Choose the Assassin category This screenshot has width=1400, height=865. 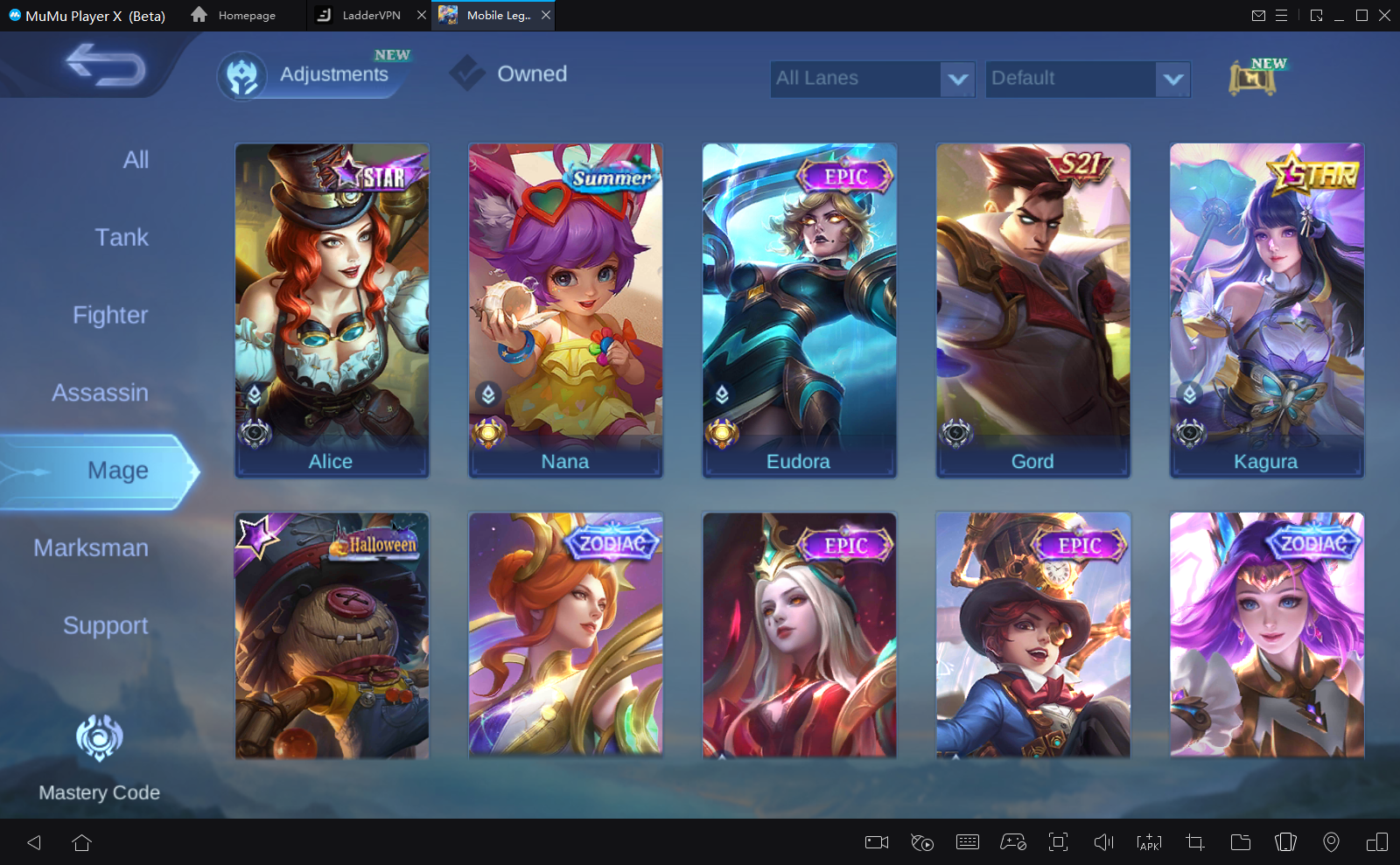click(x=100, y=393)
